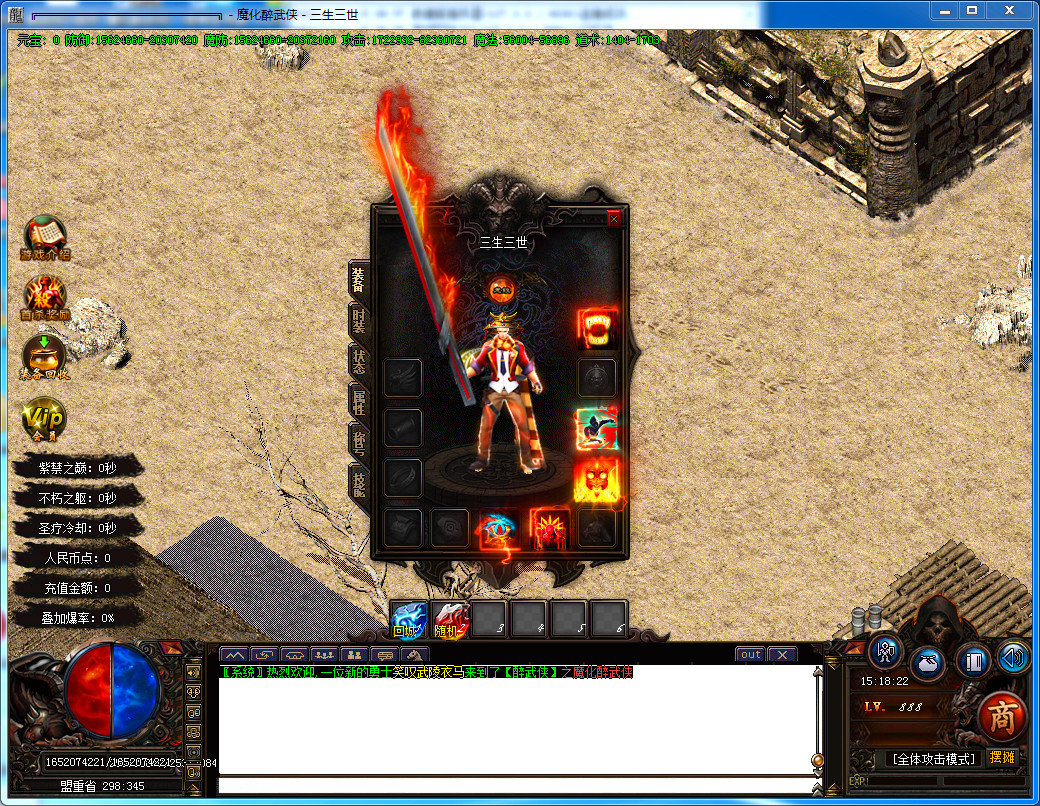Switch to the 技能 tab

point(359,481)
